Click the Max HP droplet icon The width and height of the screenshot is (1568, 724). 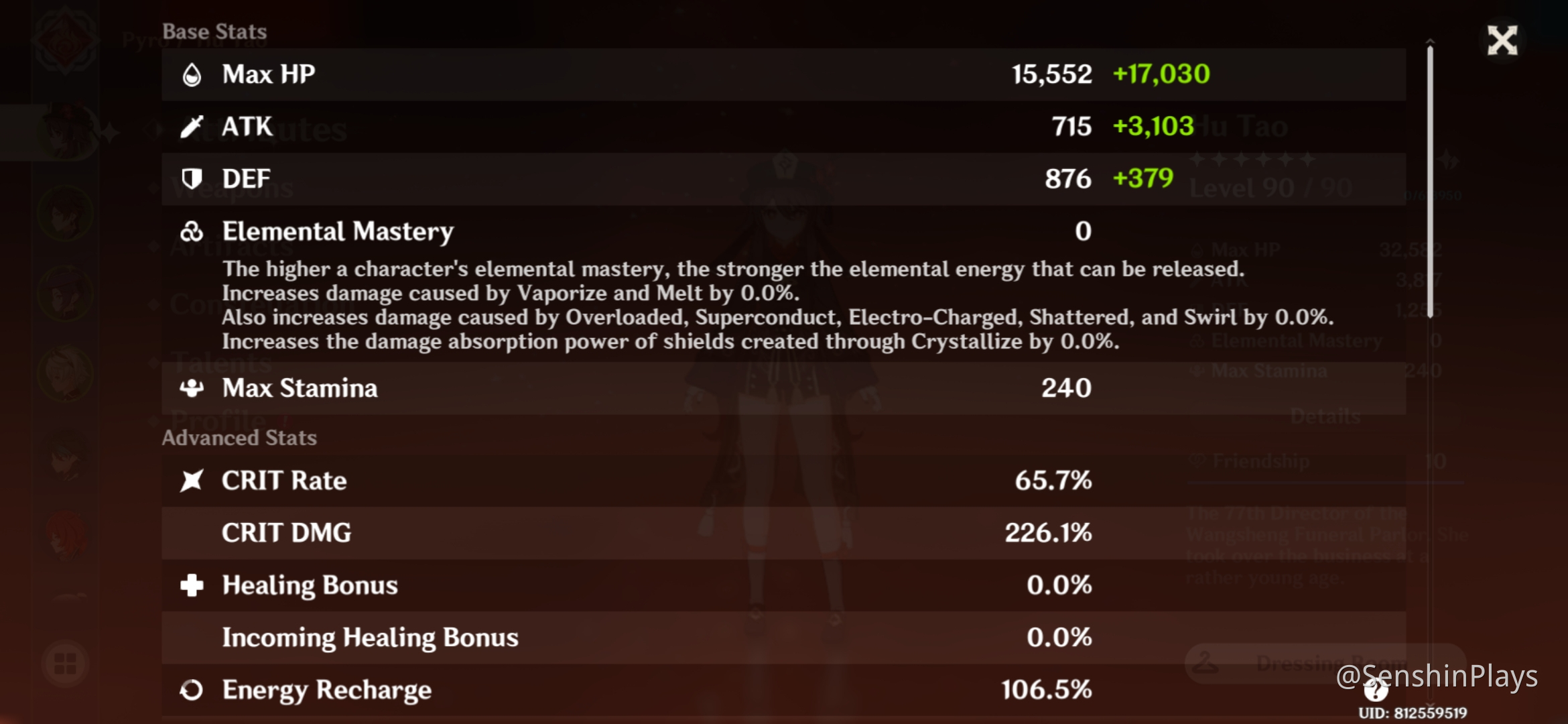click(192, 74)
